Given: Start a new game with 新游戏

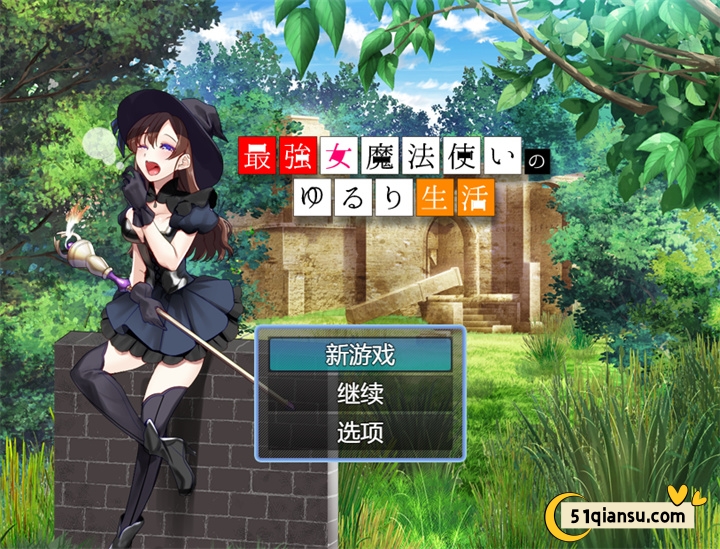Looking at the screenshot, I should click(360, 354).
